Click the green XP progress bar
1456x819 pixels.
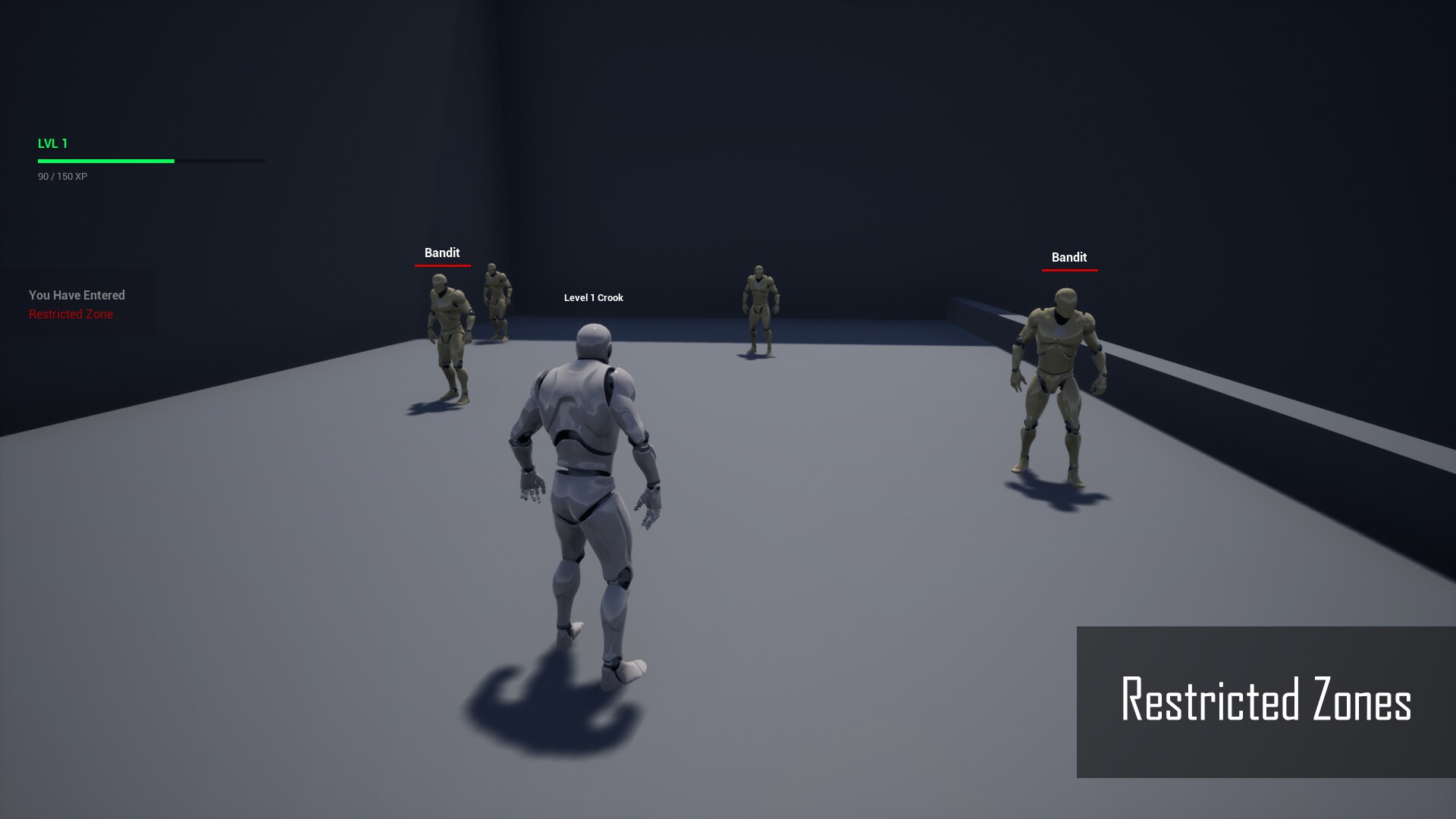106,161
